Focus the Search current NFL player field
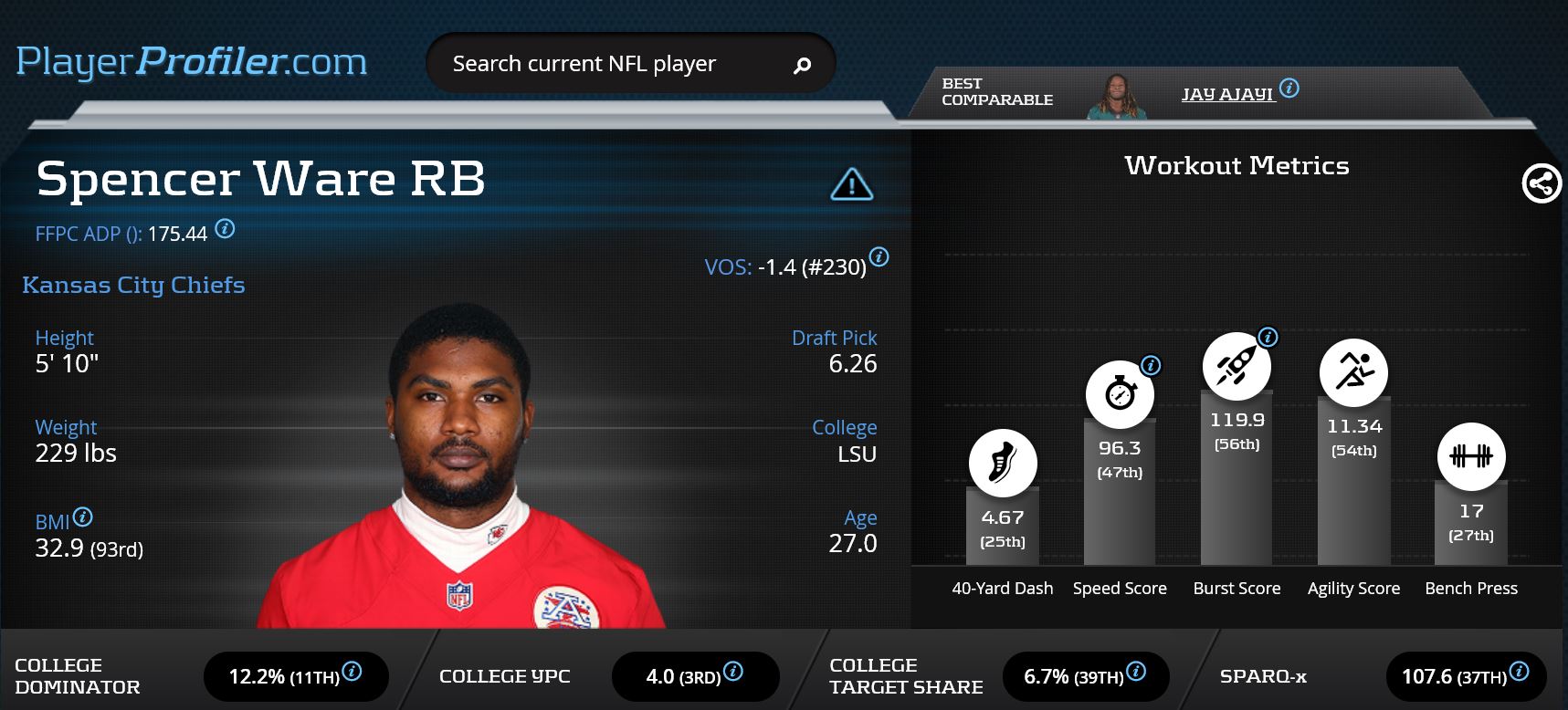1568x710 pixels. click(603, 64)
